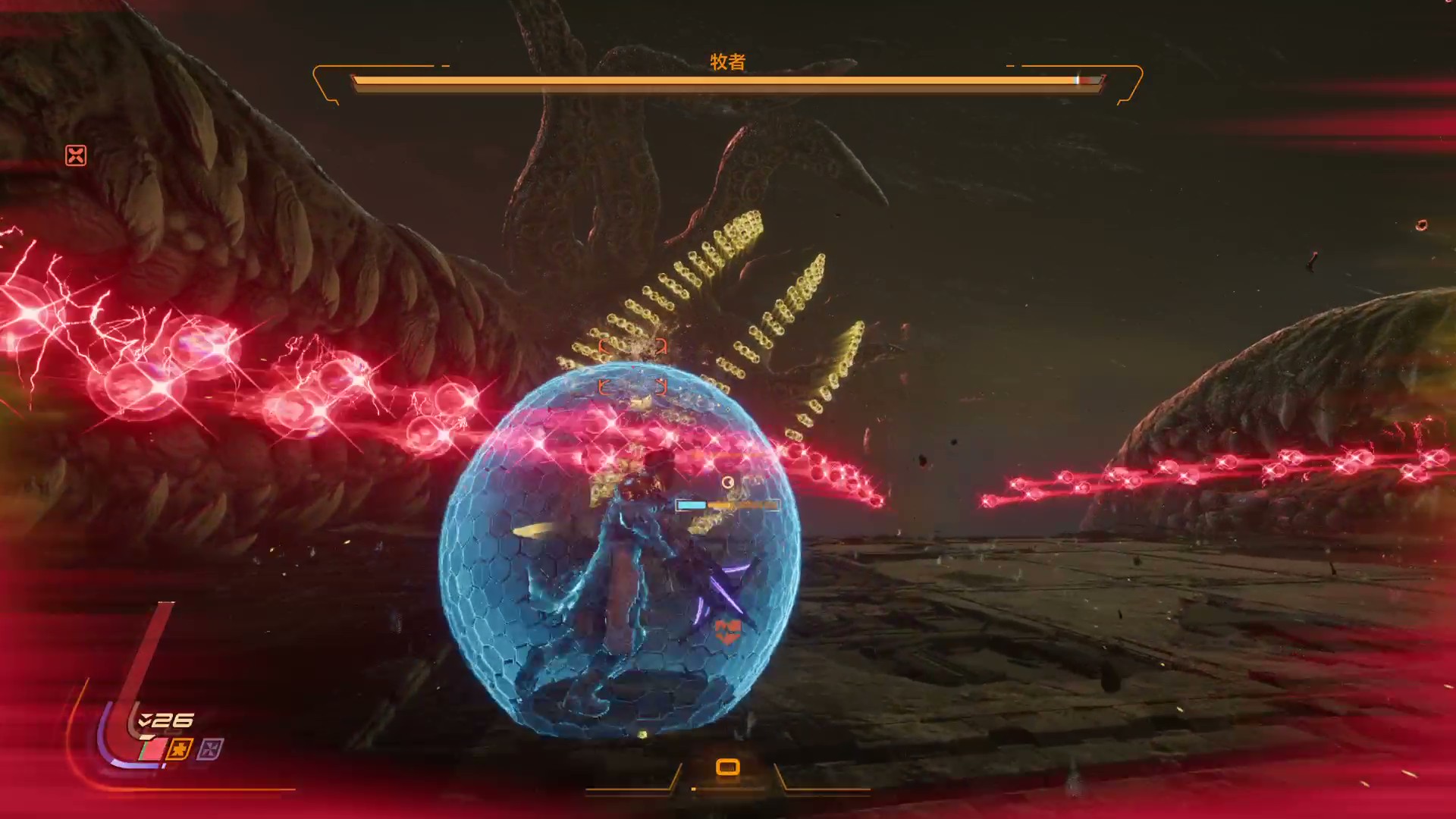Click the crossed-swords icon near the top-left

point(76,155)
